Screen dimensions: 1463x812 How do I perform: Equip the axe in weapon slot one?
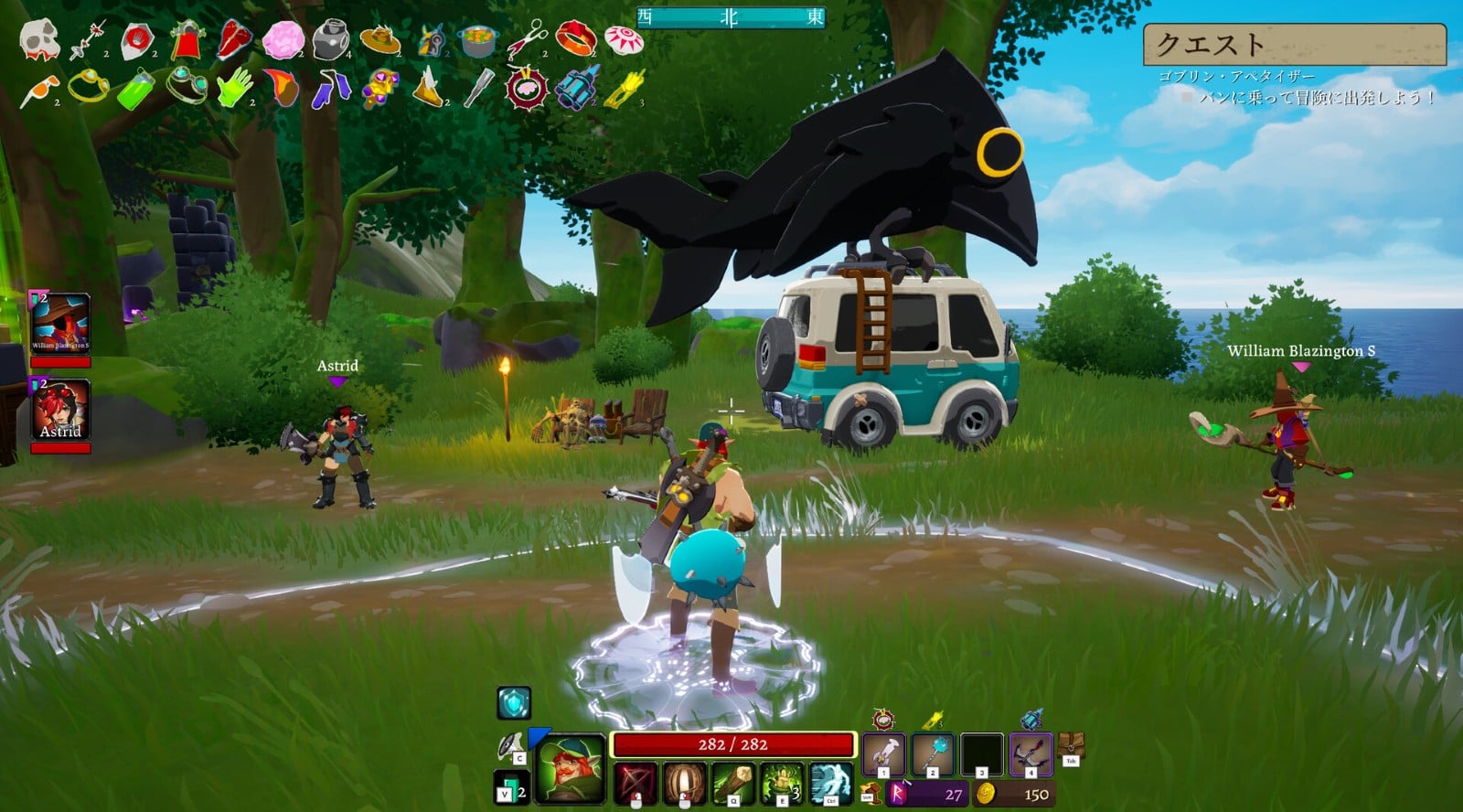pyautogui.click(x=884, y=755)
